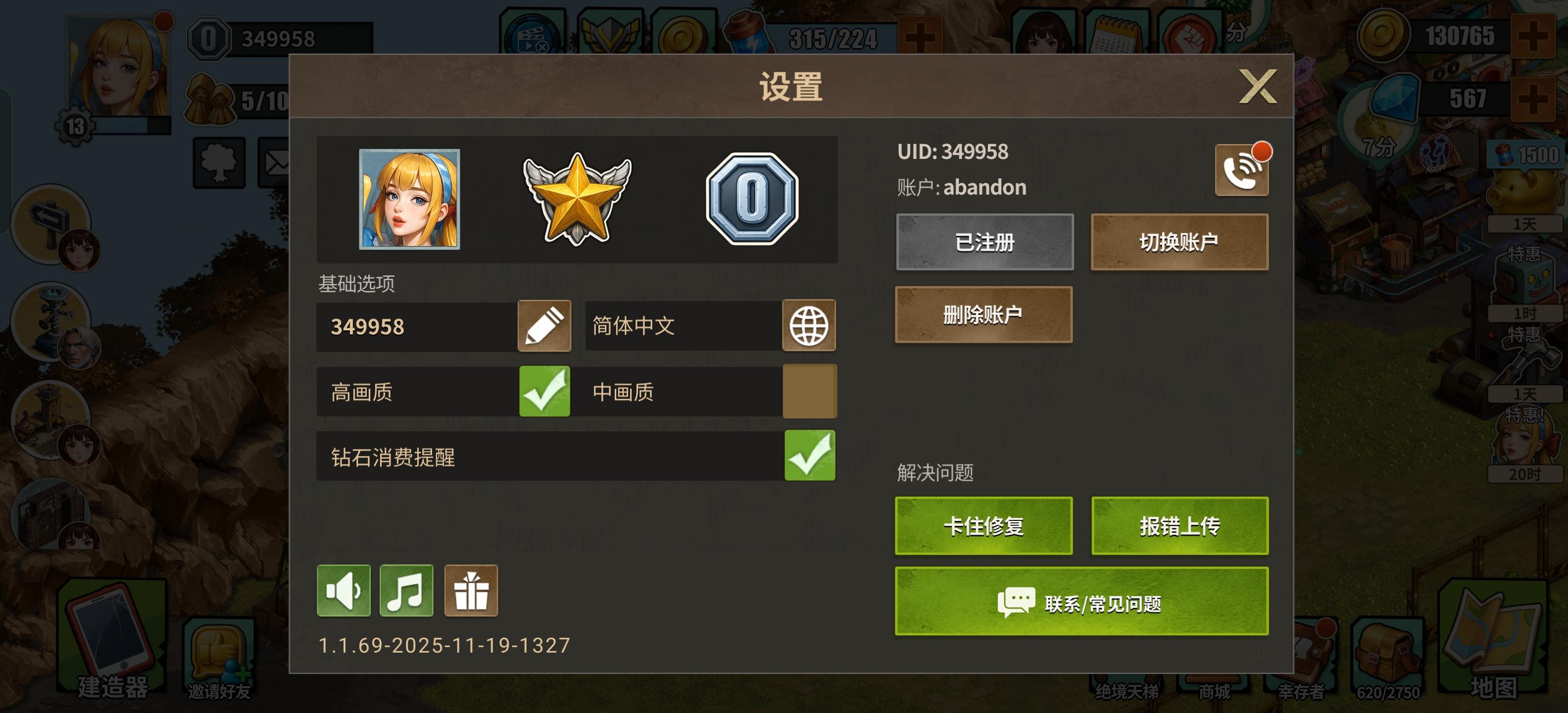Click 删除账户 to delete account
The width and height of the screenshot is (1568, 713).
[983, 314]
